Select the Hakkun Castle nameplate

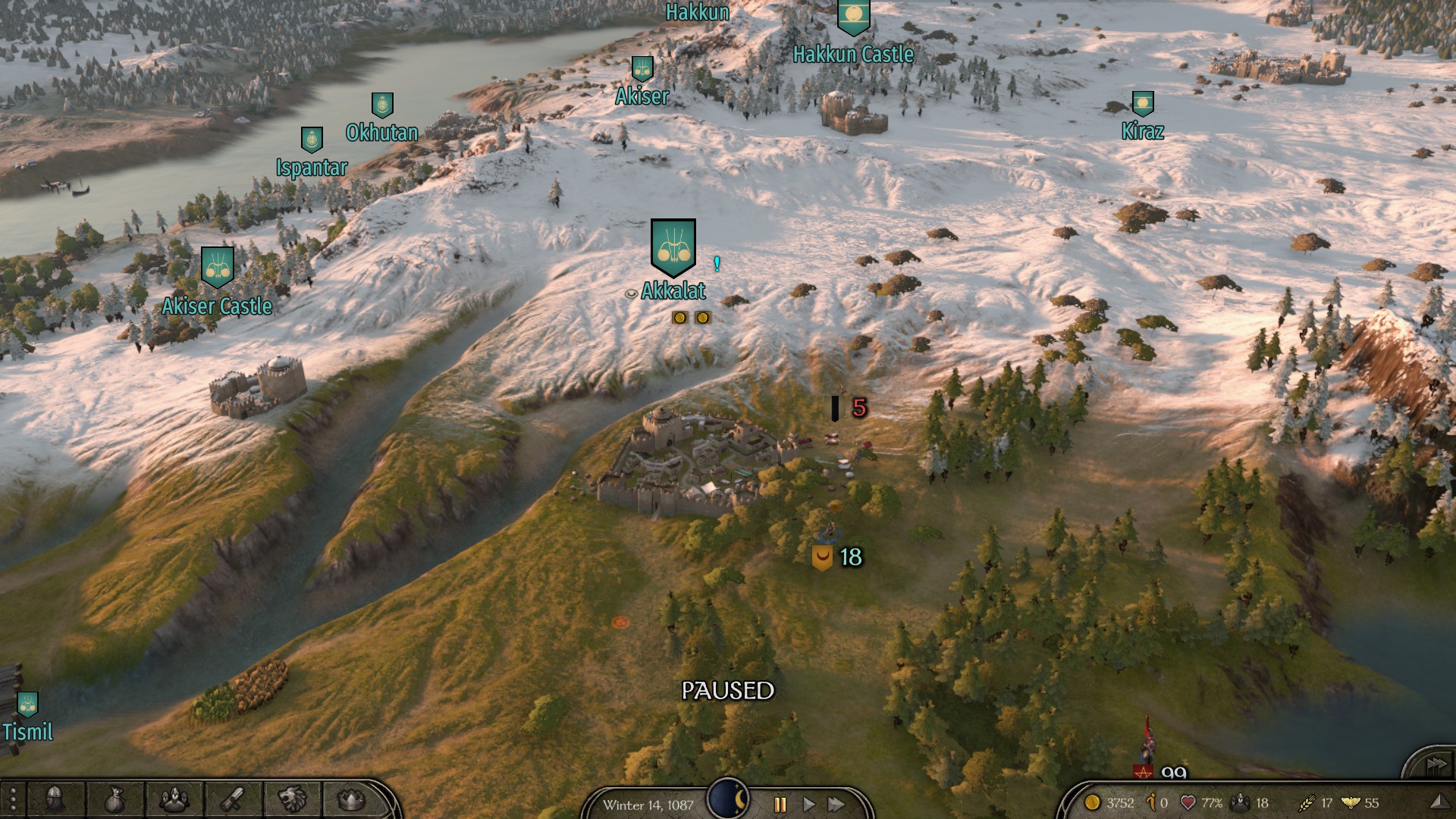(x=853, y=54)
